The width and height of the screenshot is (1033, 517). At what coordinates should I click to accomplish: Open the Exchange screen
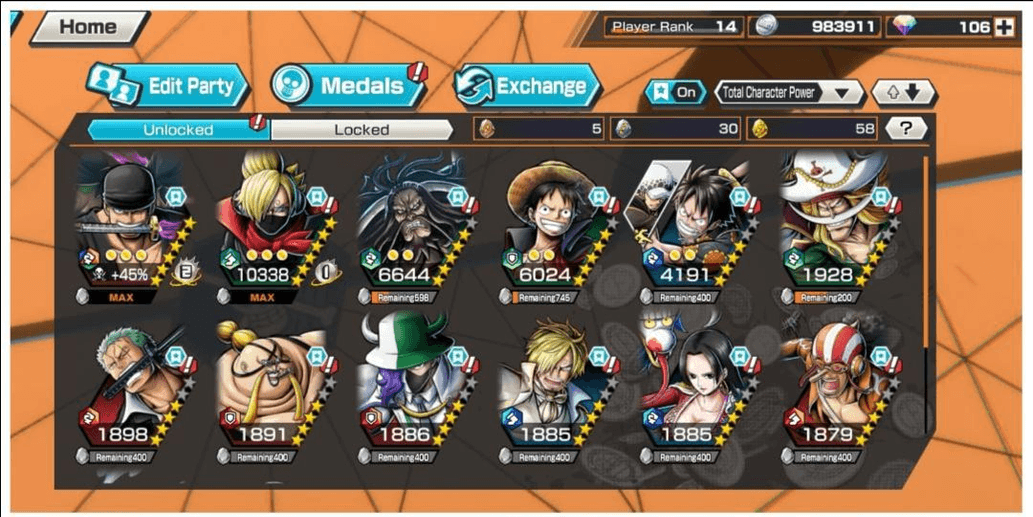pyautogui.click(x=528, y=86)
